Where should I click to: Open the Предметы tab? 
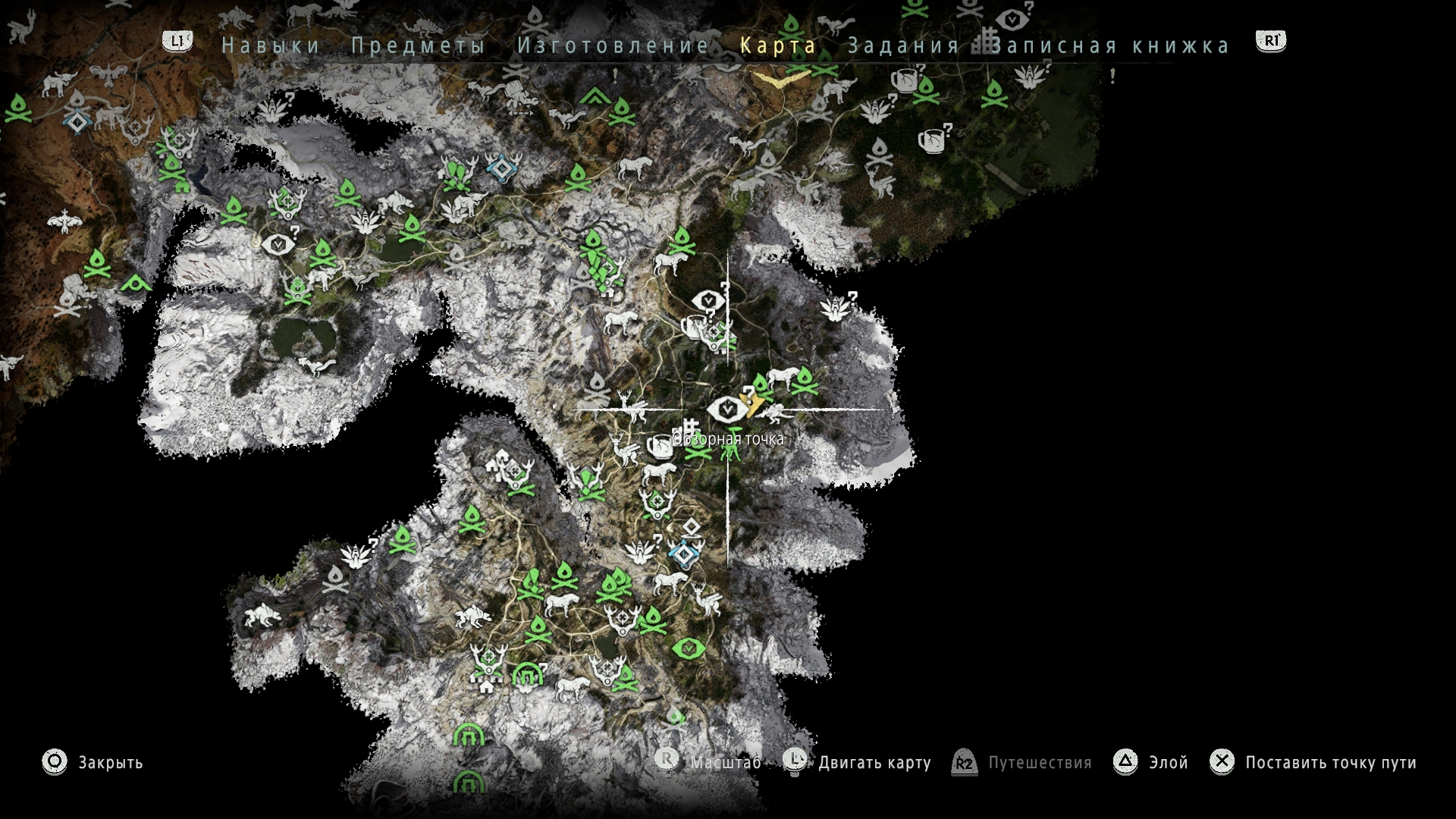[x=418, y=45]
